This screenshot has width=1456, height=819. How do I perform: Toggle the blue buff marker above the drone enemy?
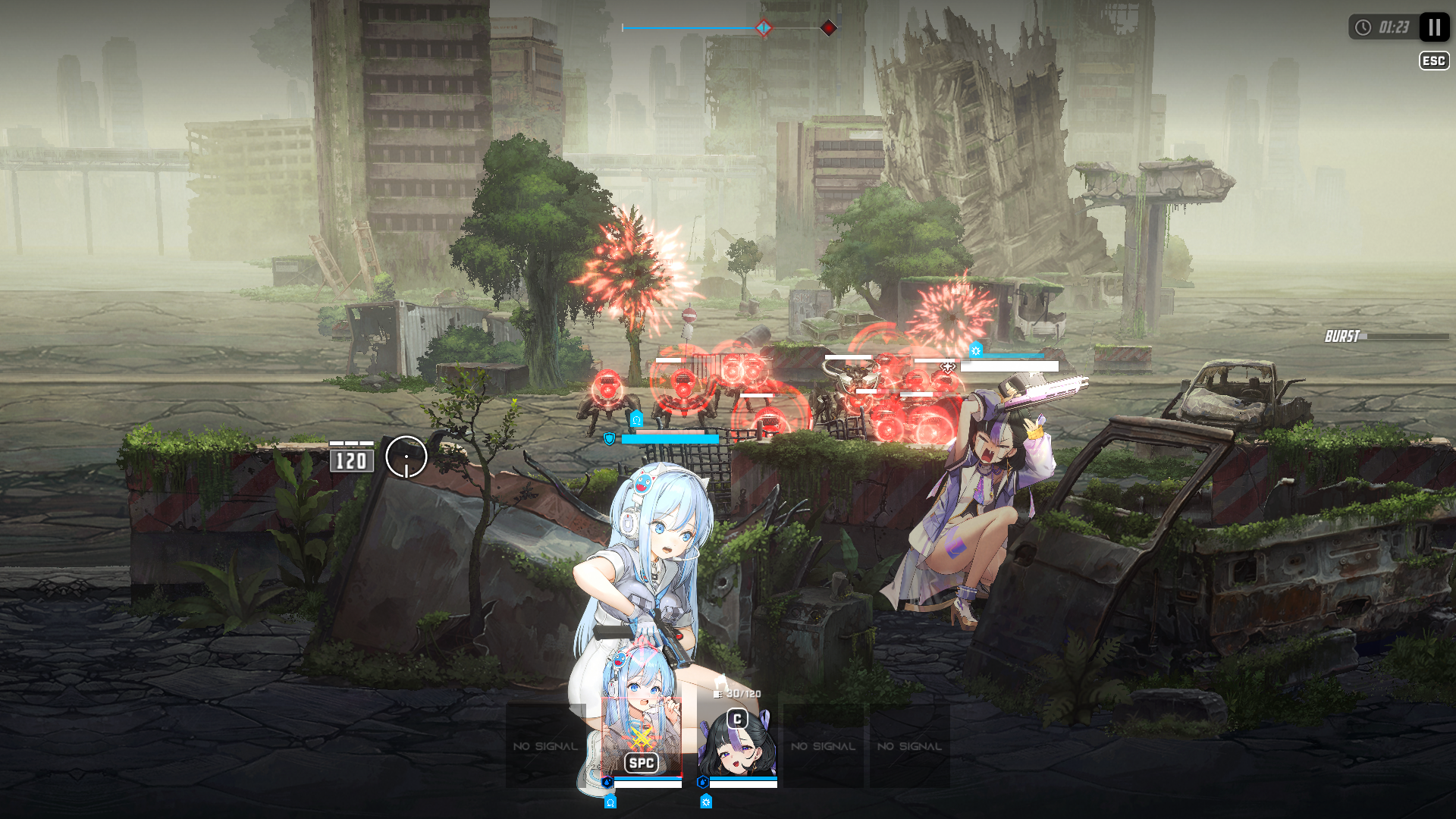point(637,419)
